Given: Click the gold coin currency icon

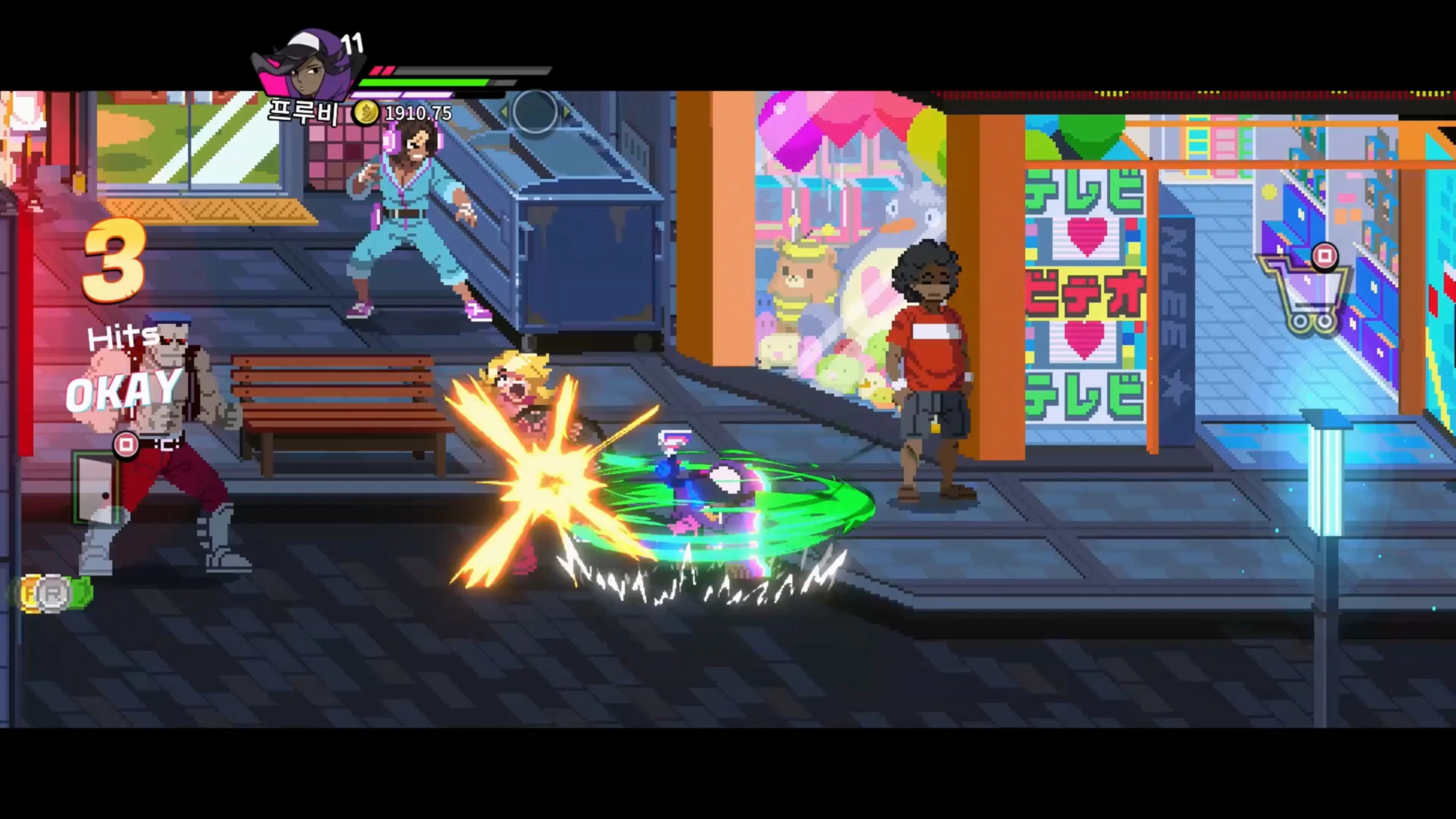Looking at the screenshot, I should tap(366, 113).
